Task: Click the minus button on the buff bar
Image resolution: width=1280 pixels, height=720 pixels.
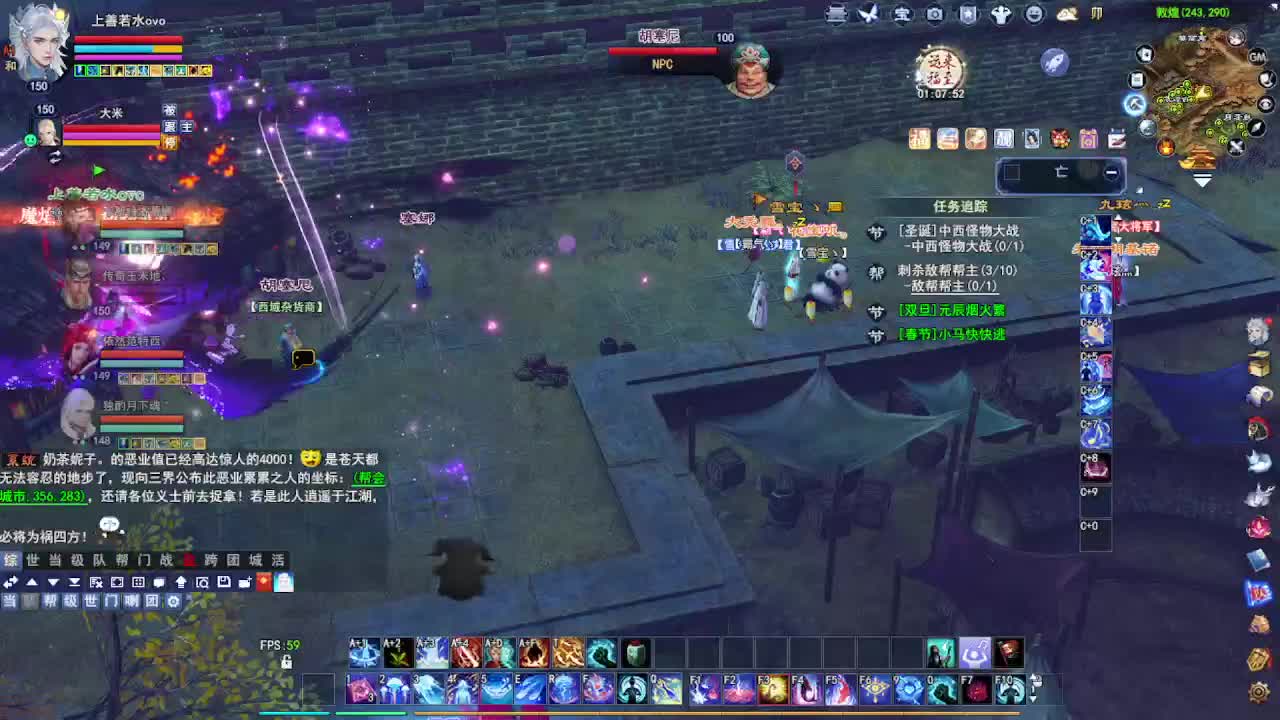Action: click(1111, 172)
